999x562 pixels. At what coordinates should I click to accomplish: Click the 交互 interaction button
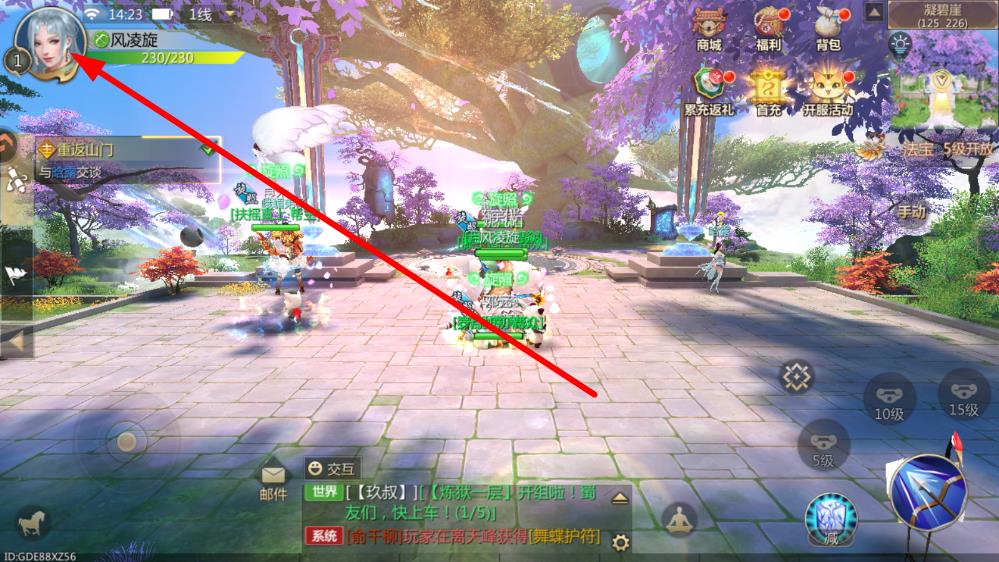(x=333, y=468)
